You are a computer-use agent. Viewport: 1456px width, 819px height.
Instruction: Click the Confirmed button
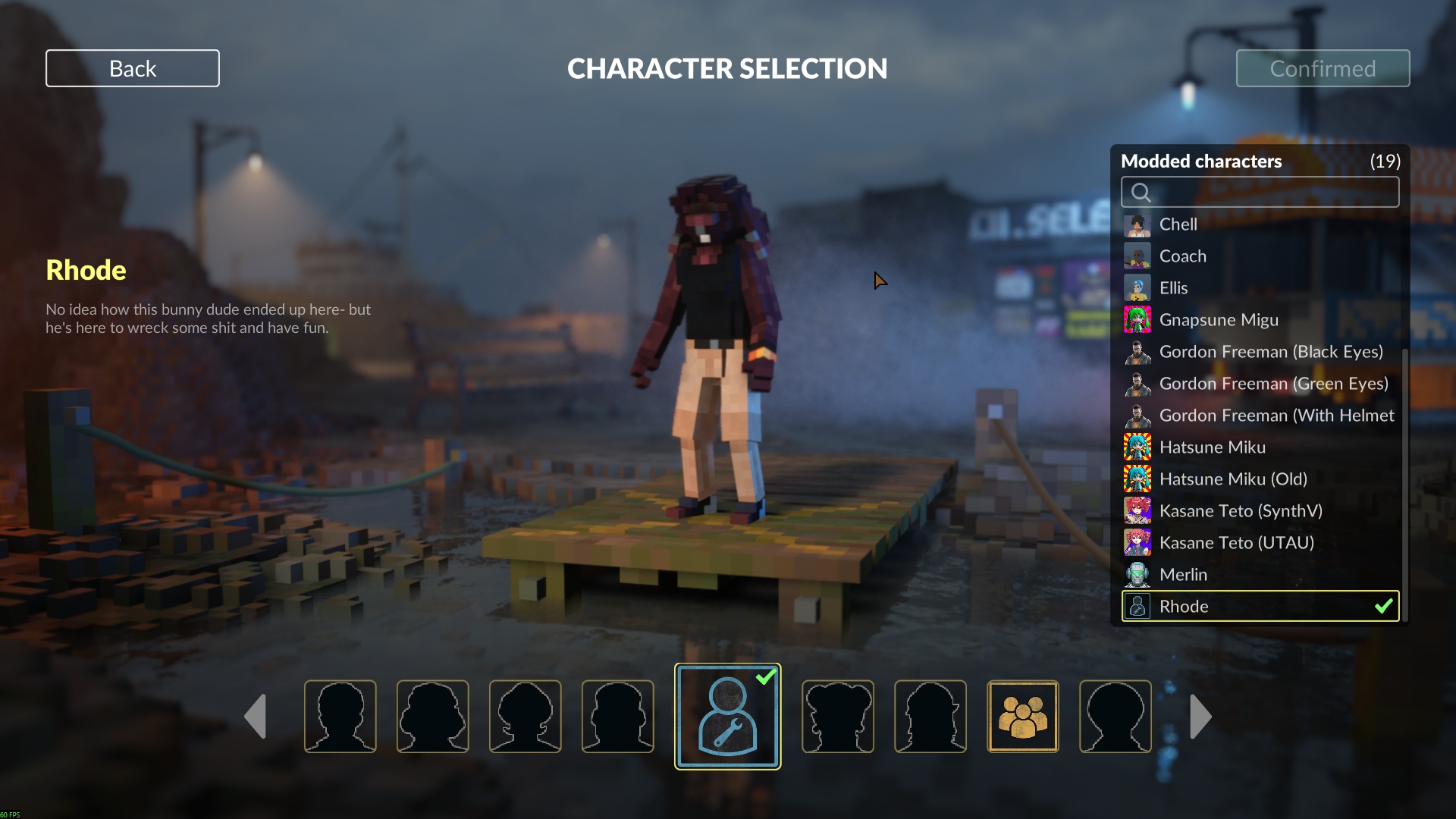(1323, 68)
